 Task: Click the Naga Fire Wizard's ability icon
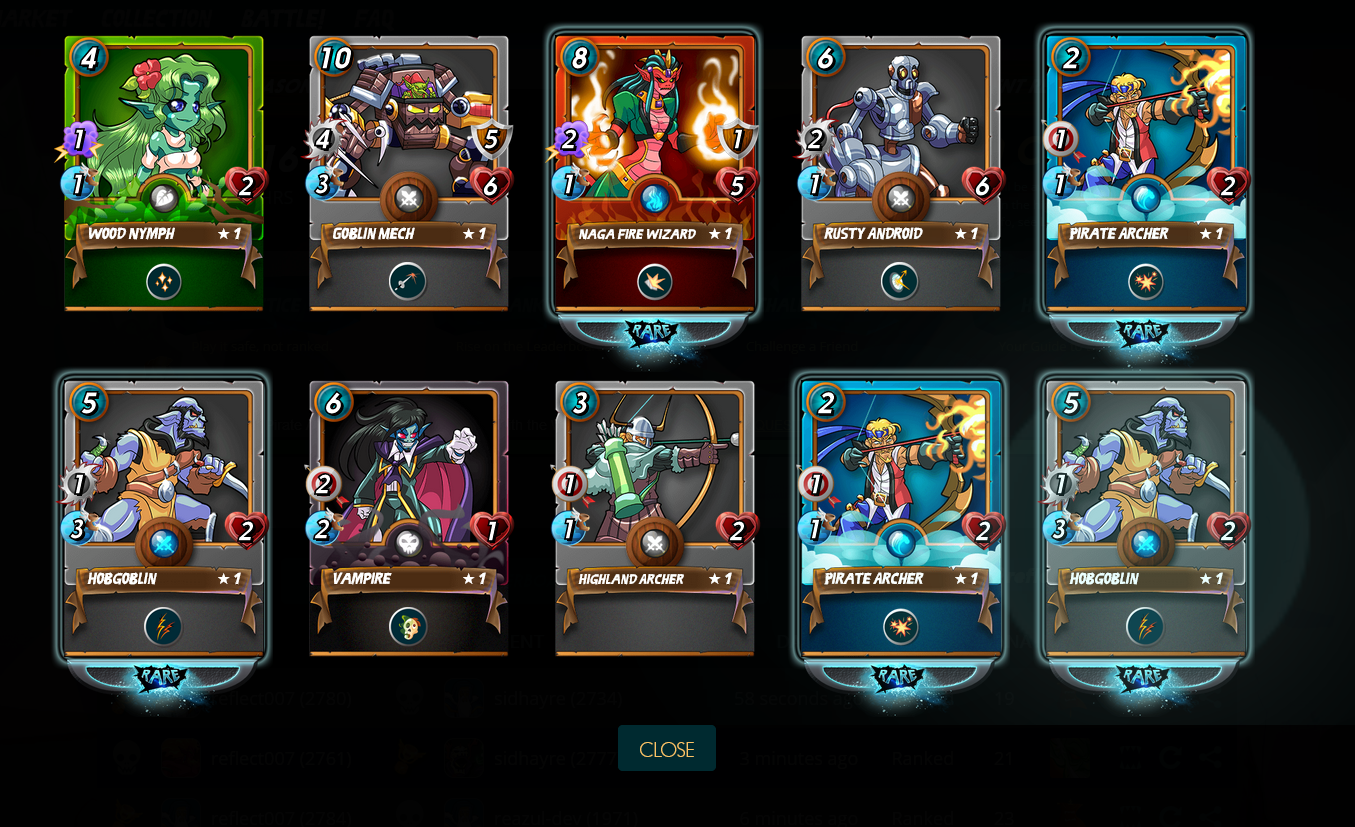(x=655, y=282)
